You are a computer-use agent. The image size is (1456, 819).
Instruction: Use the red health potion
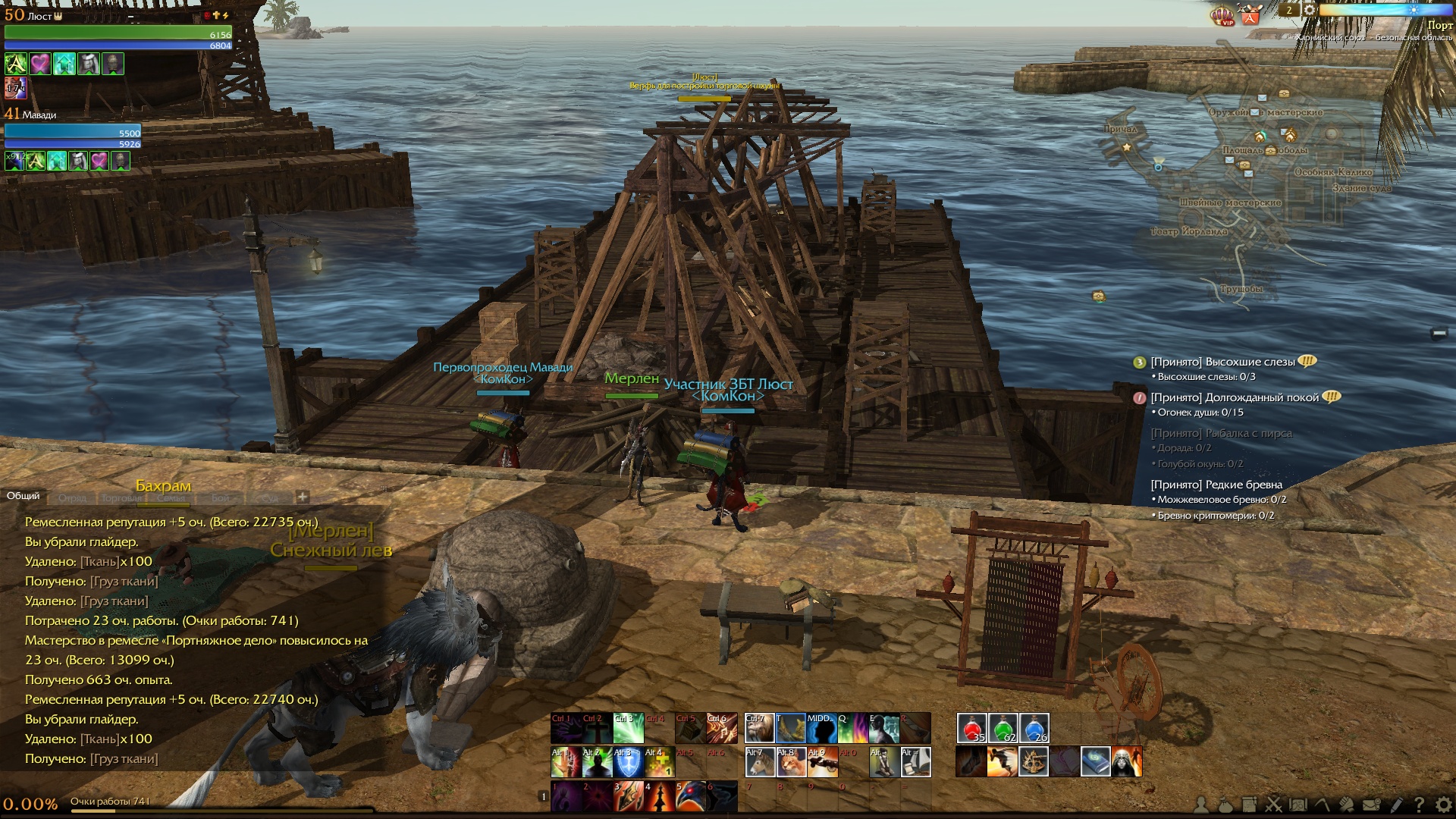pos(971,728)
